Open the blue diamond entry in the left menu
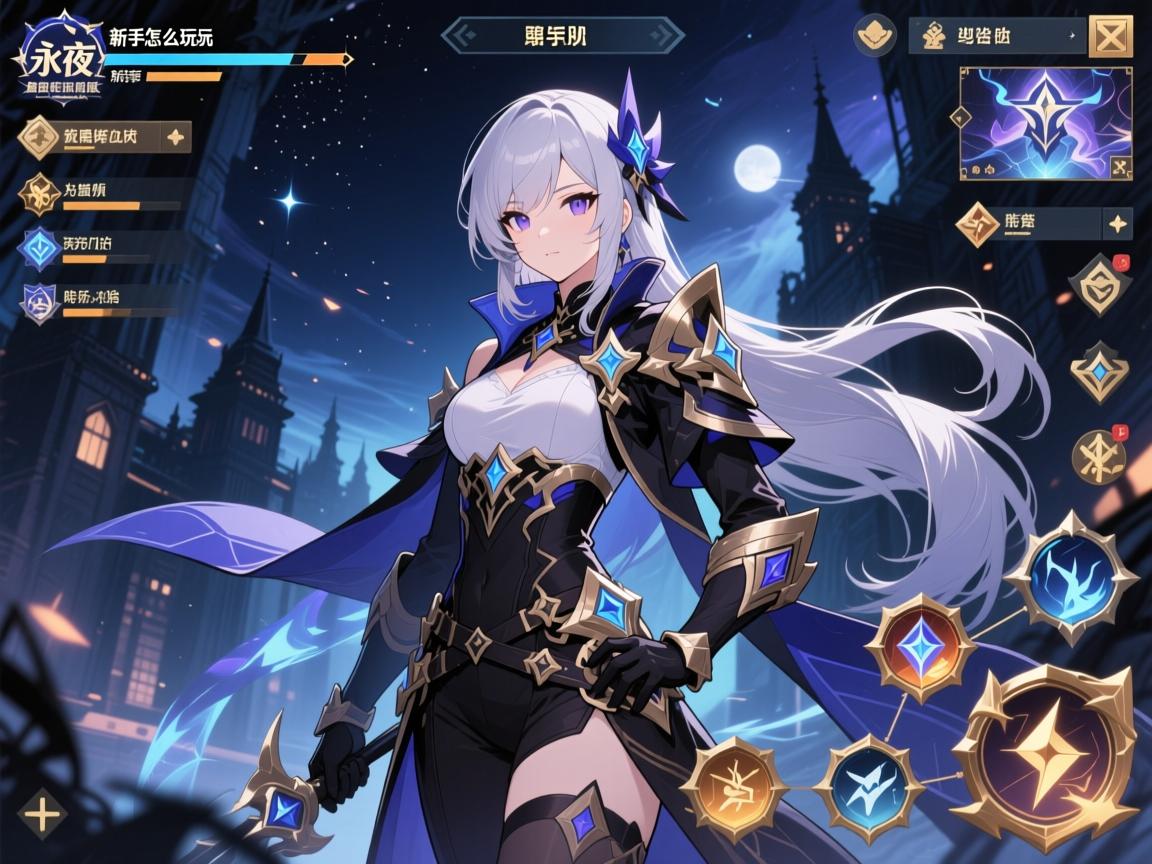This screenshot has width=1152, height=864. point(41,249)
